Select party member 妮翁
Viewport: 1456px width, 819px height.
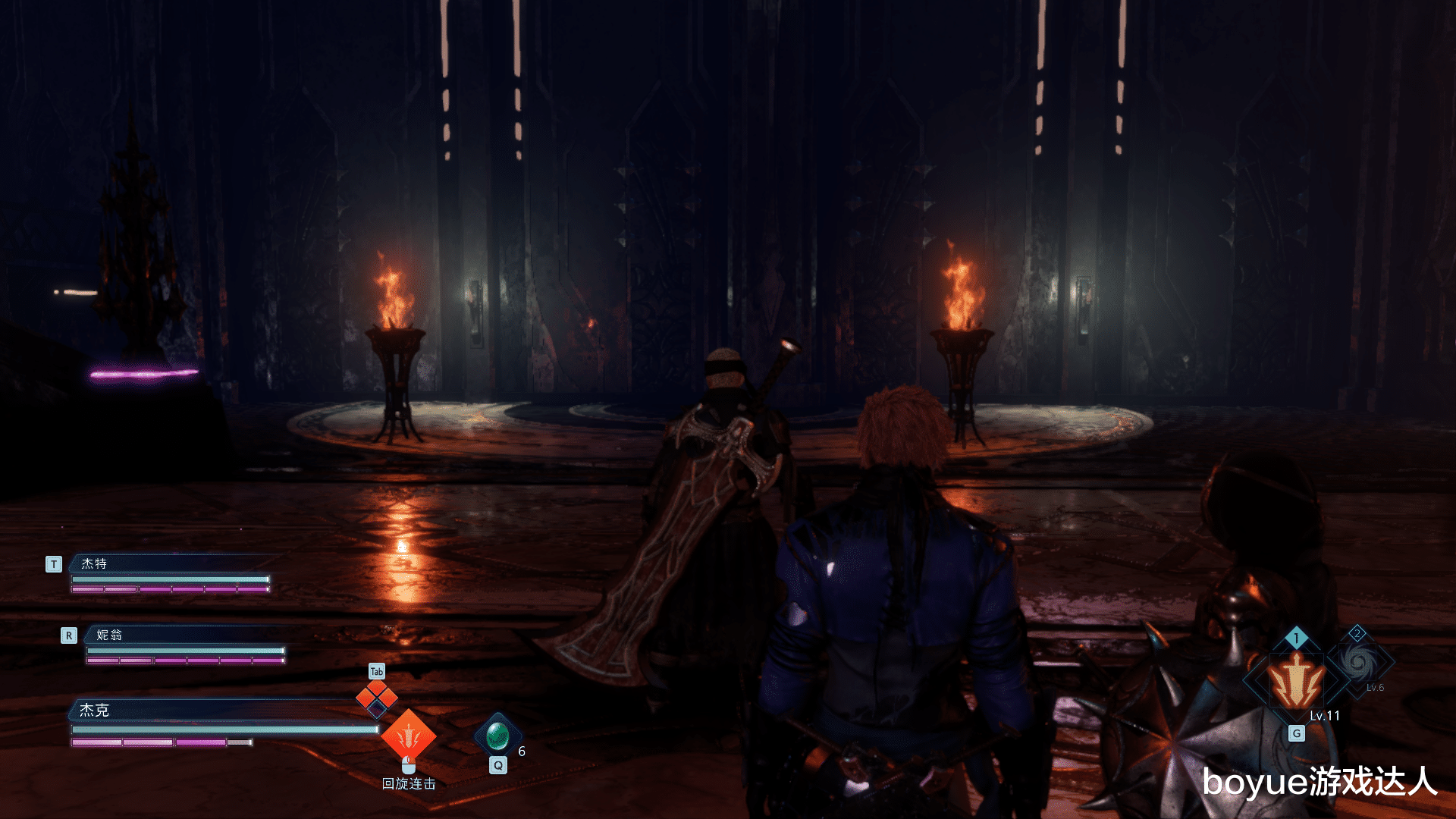pos(109,635)
